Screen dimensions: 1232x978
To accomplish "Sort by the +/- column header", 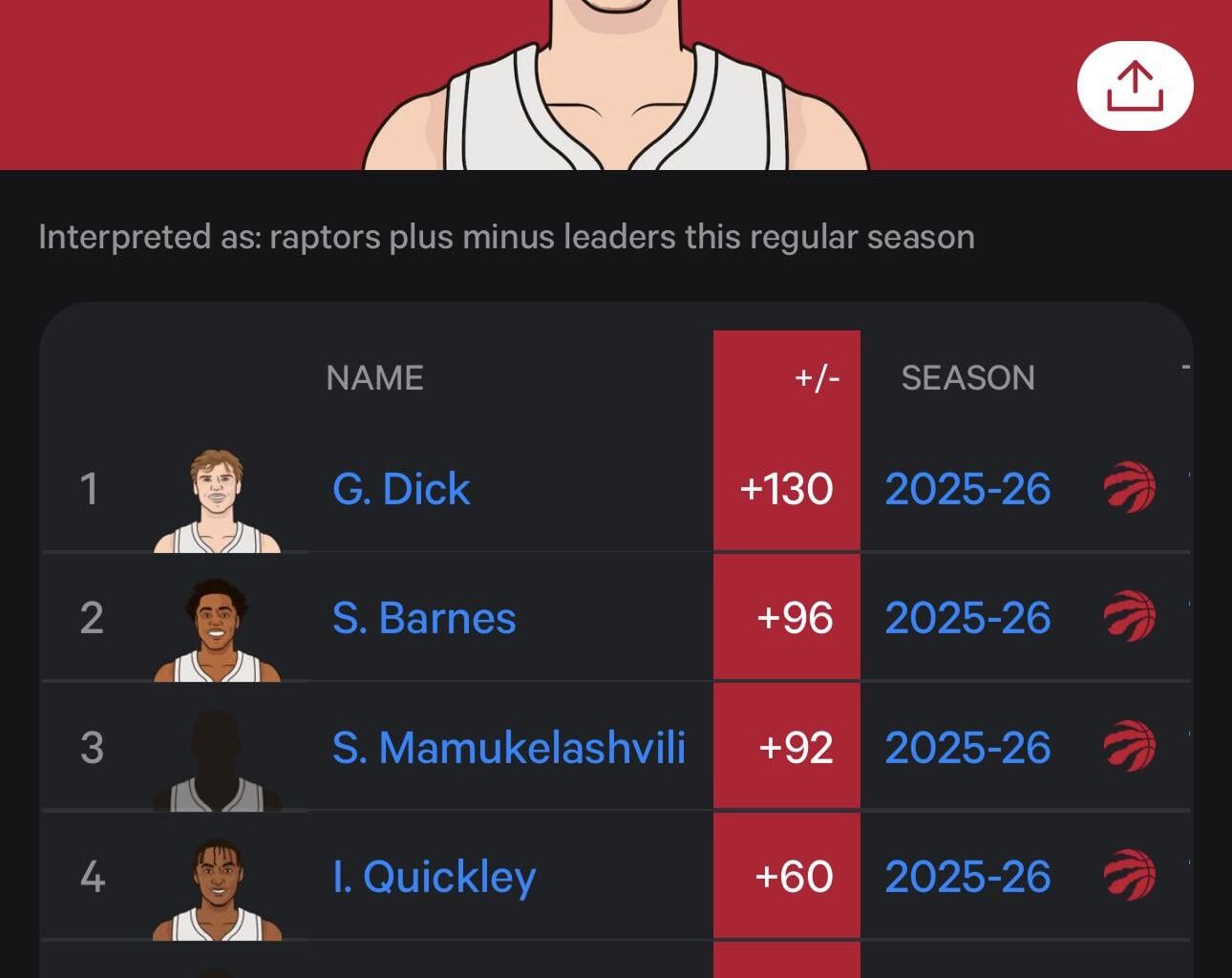I will (817, 378).
